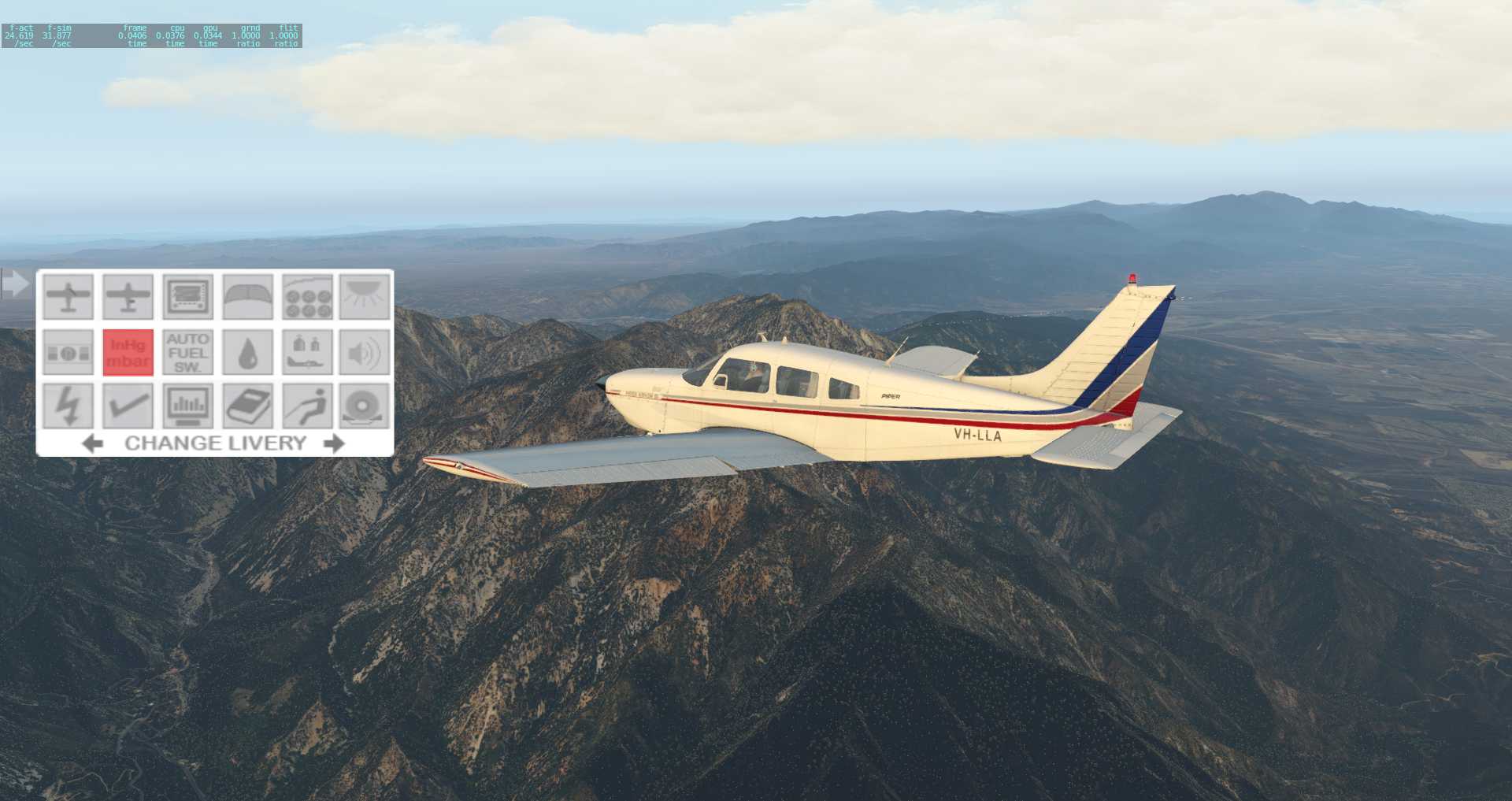Open the six-gauge instrument cluster icon
The width and height of the screenshot is (1512, 801).
[x=307, y=297]
